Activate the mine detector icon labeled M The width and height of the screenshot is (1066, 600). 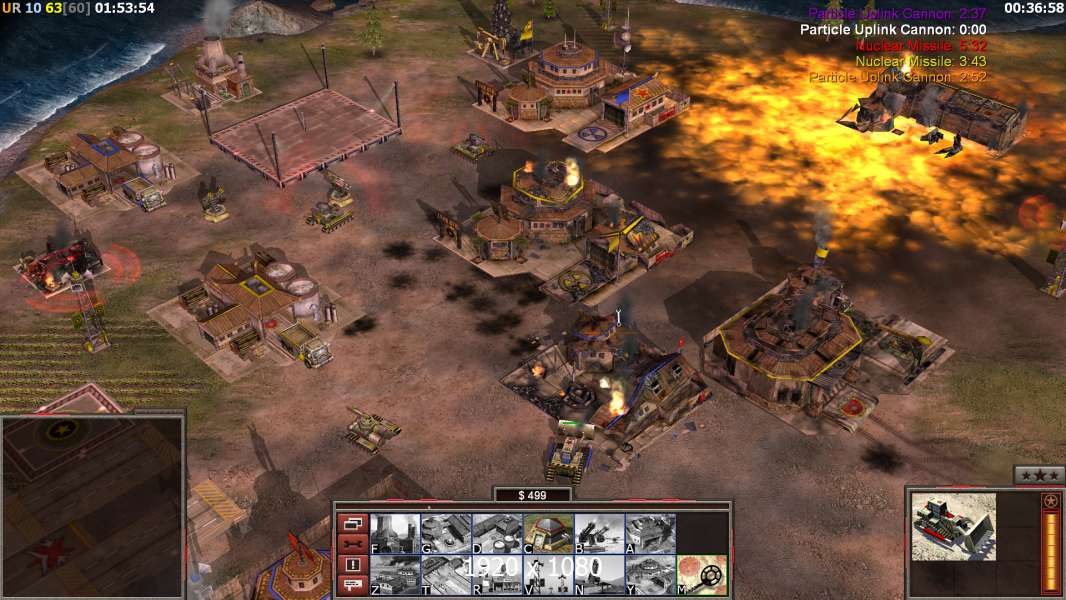701,575
